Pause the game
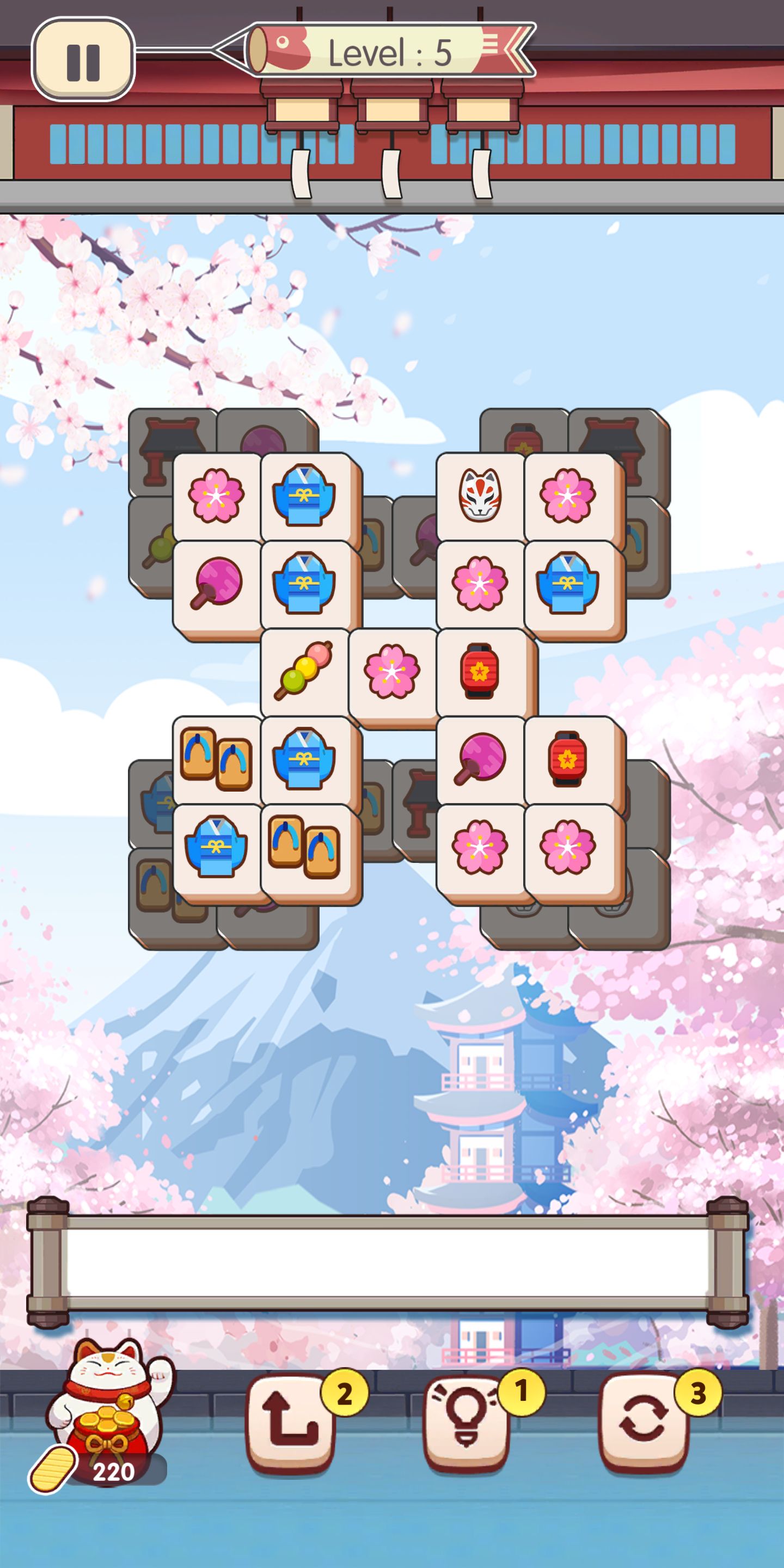 (83, 60)
